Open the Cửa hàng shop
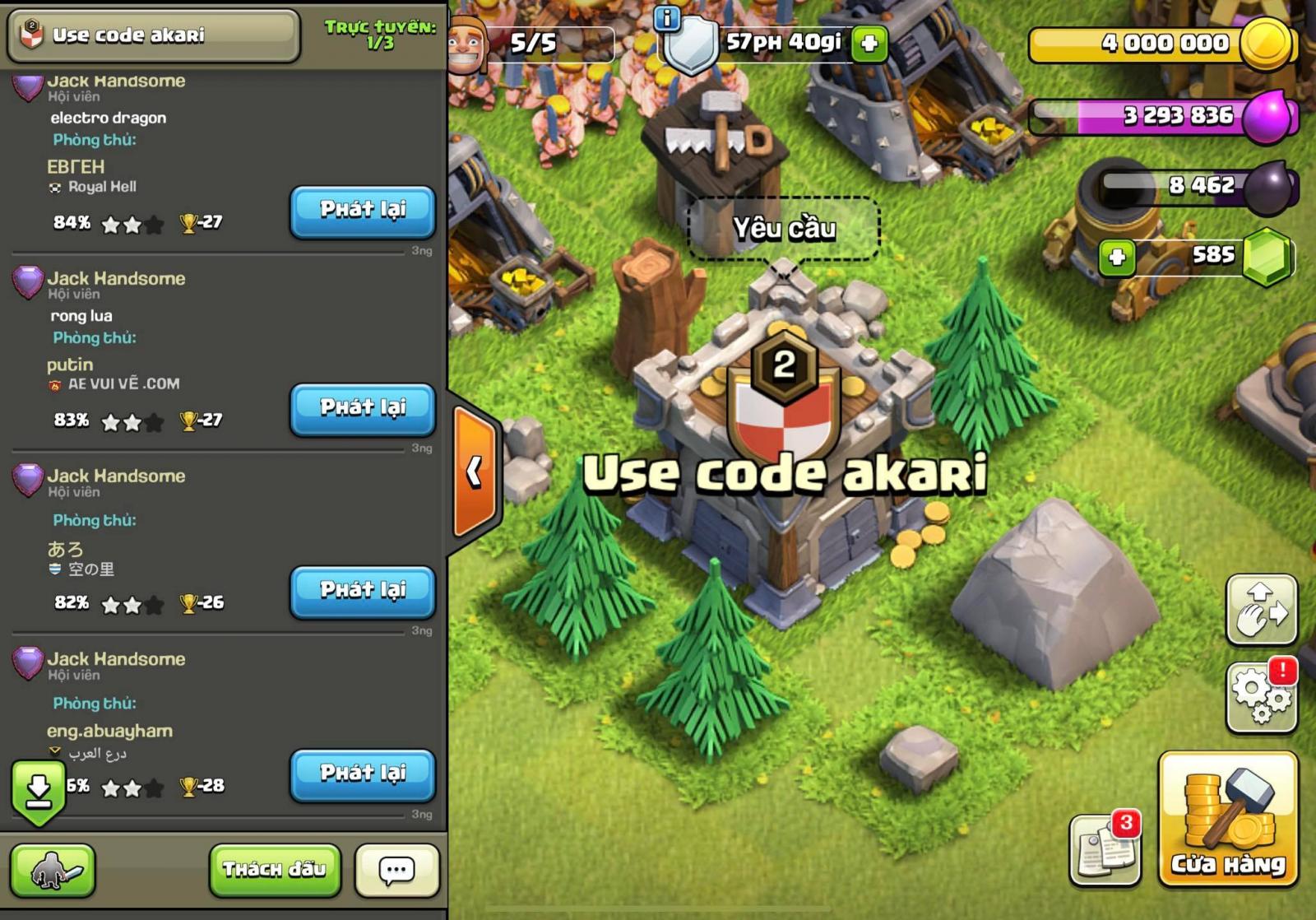This screenshot has height=920, width=1316. point(1227,835)
